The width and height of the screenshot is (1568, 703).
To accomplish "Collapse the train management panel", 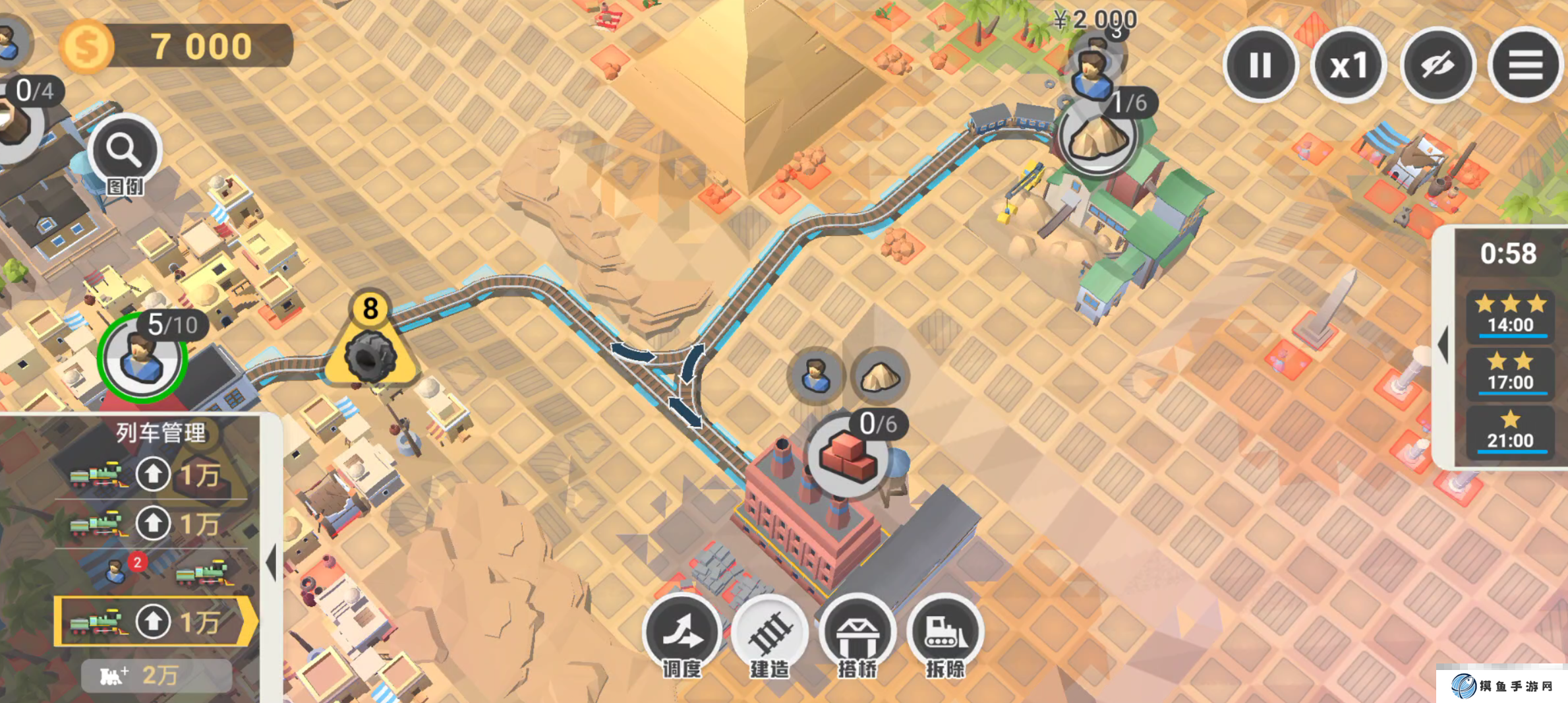I will click(271, 563).
